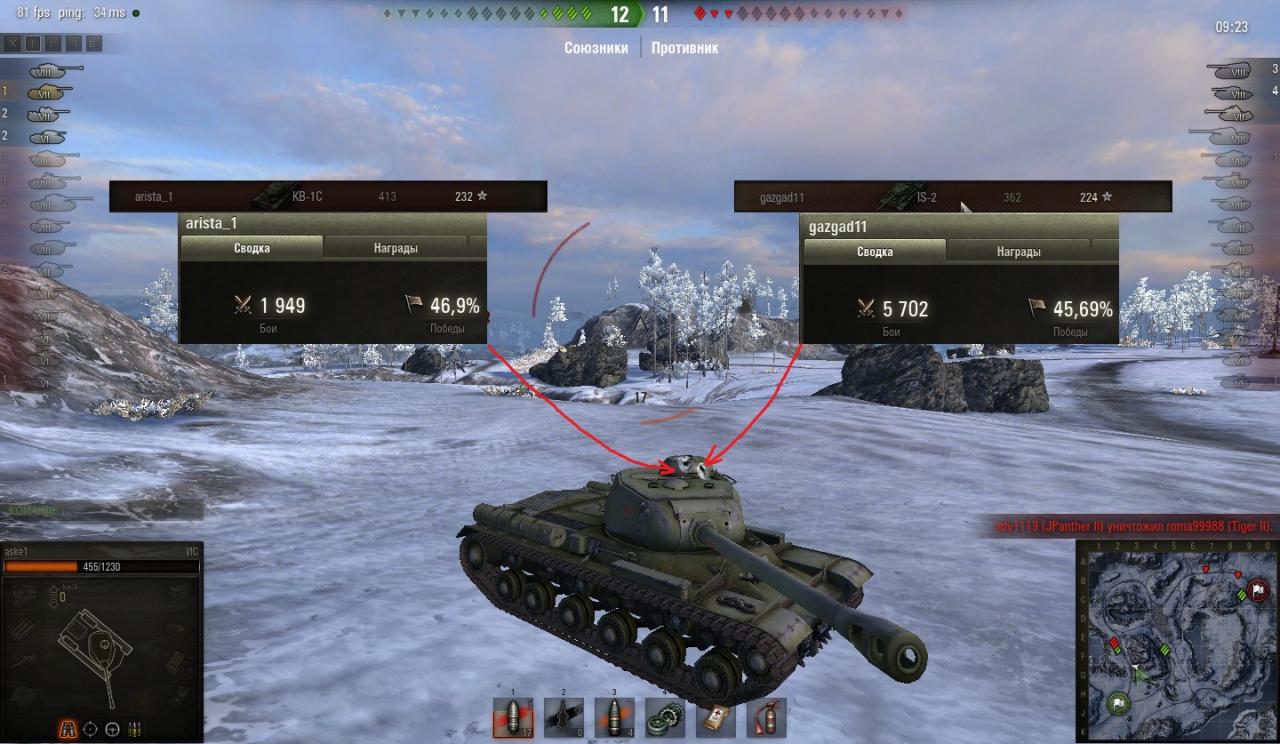The image size is (1280, 744).
Task: Select the Сводка tab in gazgad11's panel
Action: (x=875, y=252)
